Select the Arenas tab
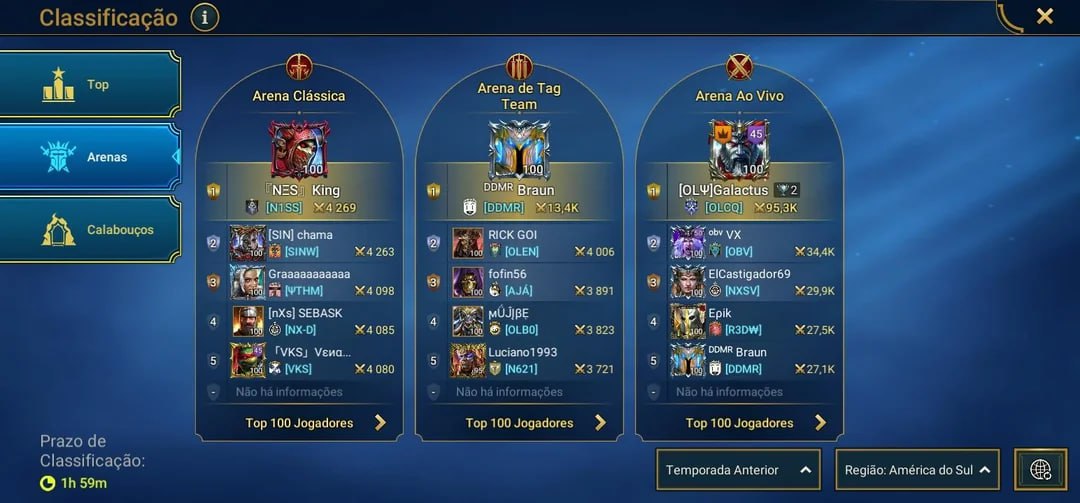This screenshot has width=1080, height=503. (90, 157)
